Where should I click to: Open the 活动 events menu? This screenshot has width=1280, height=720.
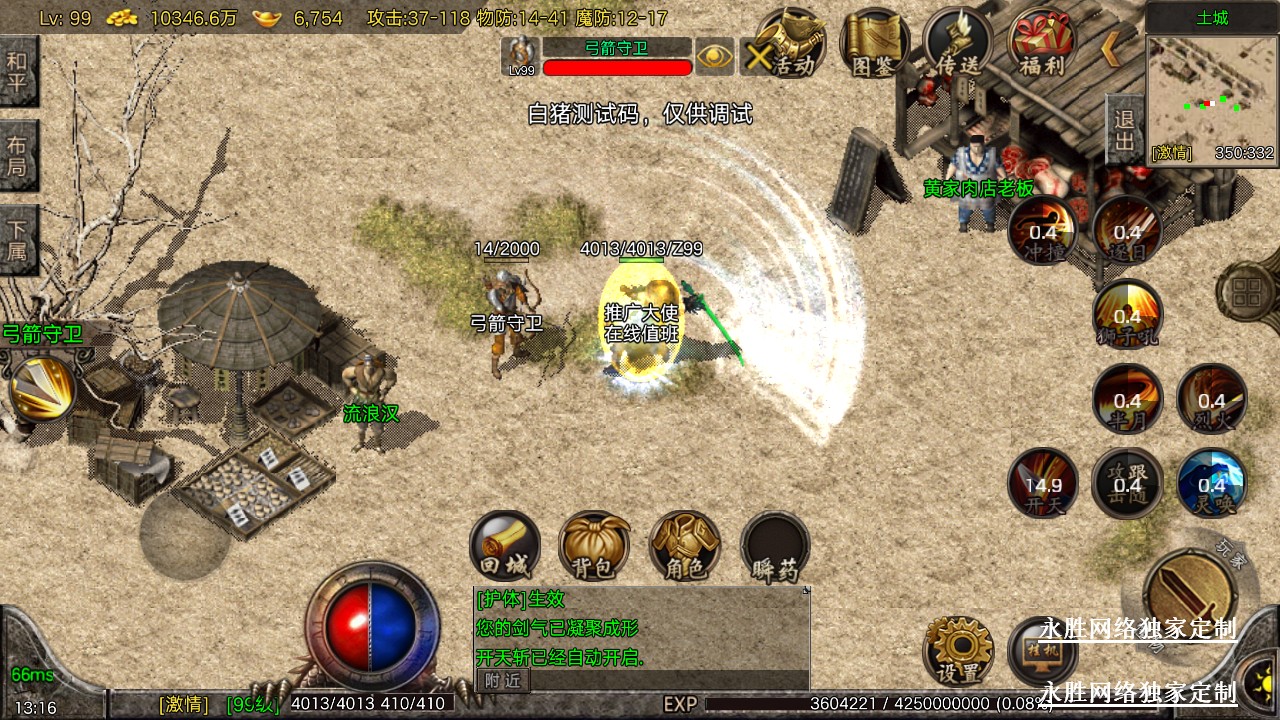[786, 44]
